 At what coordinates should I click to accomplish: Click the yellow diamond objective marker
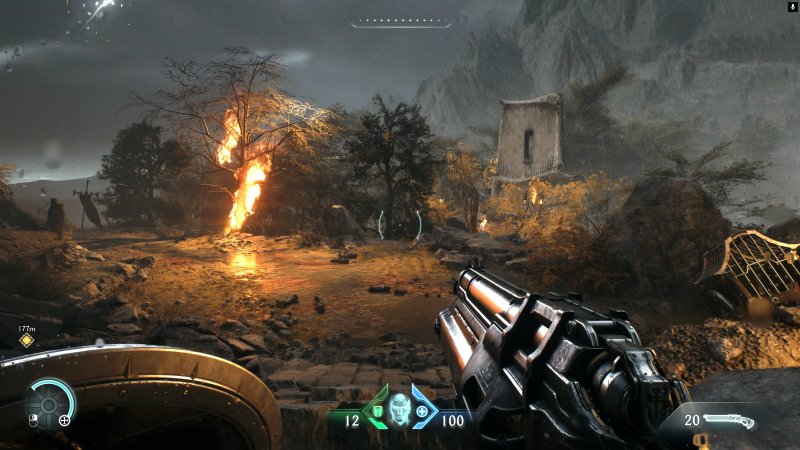coord(27,340)
